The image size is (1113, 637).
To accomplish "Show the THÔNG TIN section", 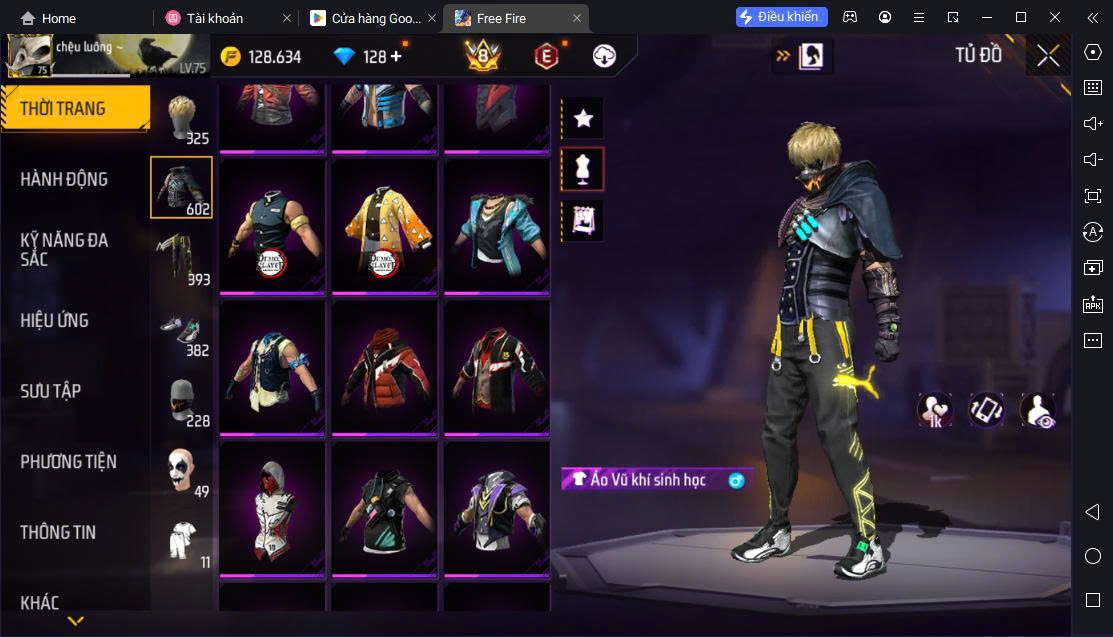I will pyautogui.click(x=58, y=532).
